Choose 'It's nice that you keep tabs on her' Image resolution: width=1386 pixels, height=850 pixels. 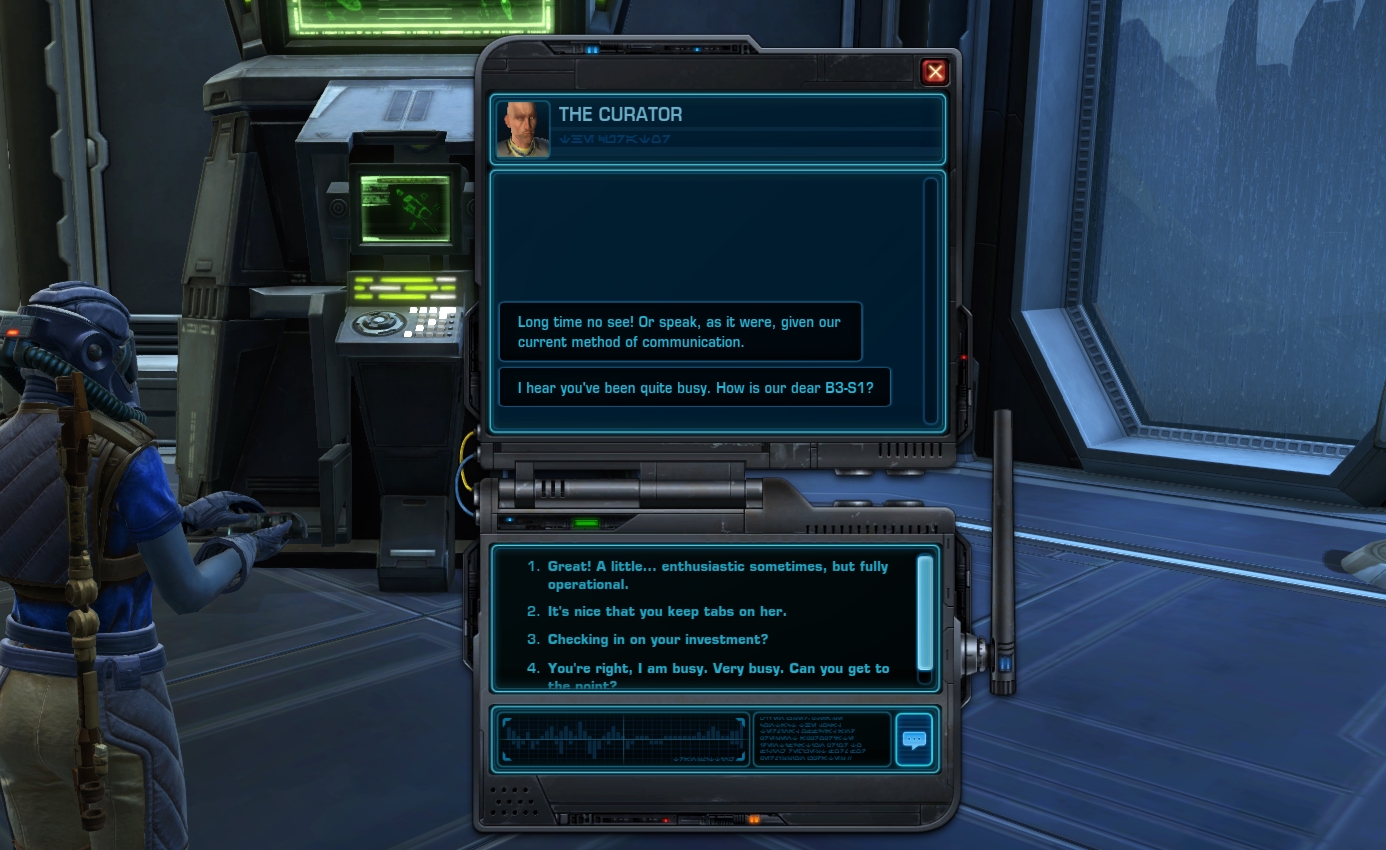pyautogui.click(x=667, y=611)
